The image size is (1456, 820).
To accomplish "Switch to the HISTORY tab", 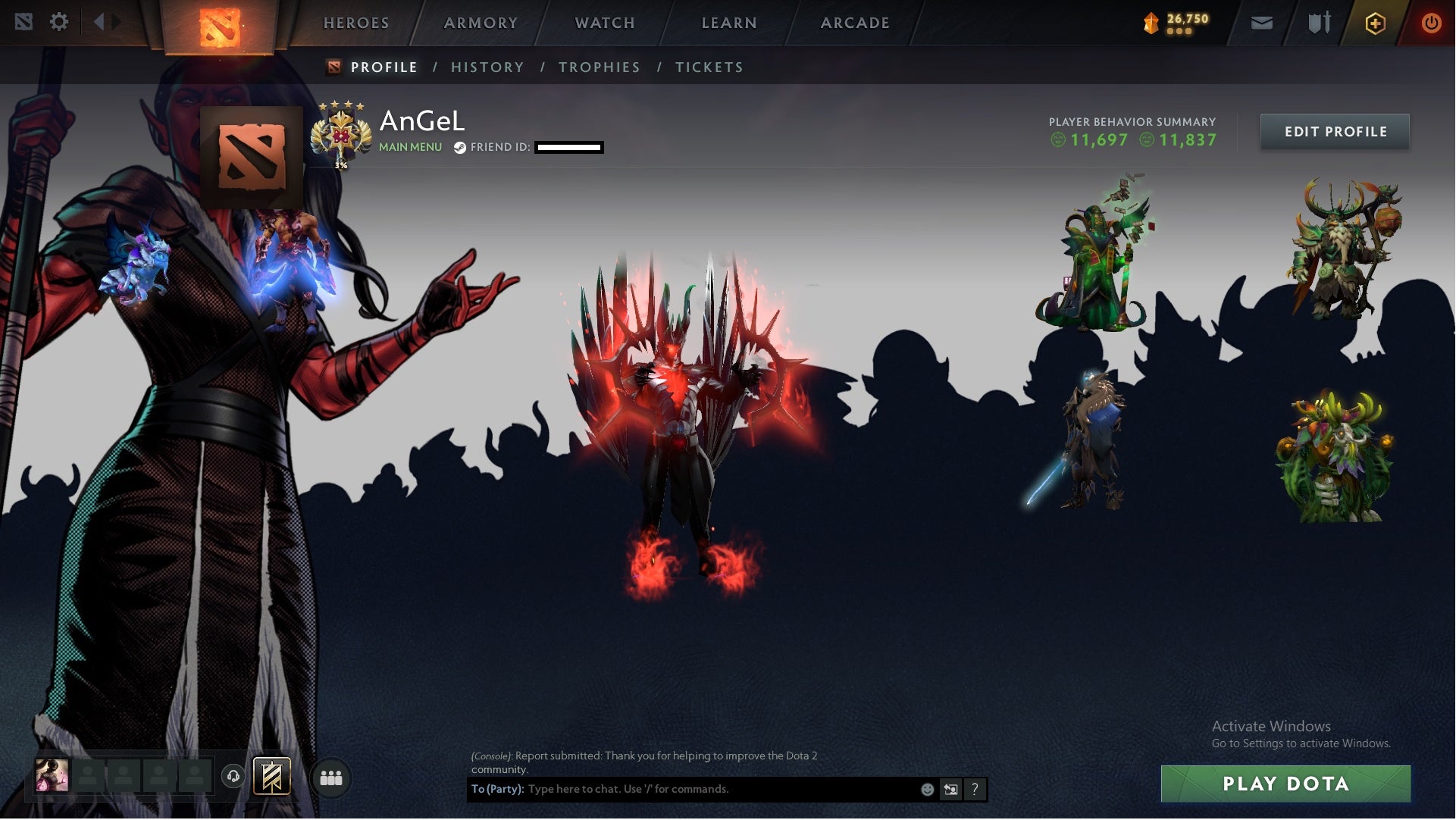I will coord(487,67).
